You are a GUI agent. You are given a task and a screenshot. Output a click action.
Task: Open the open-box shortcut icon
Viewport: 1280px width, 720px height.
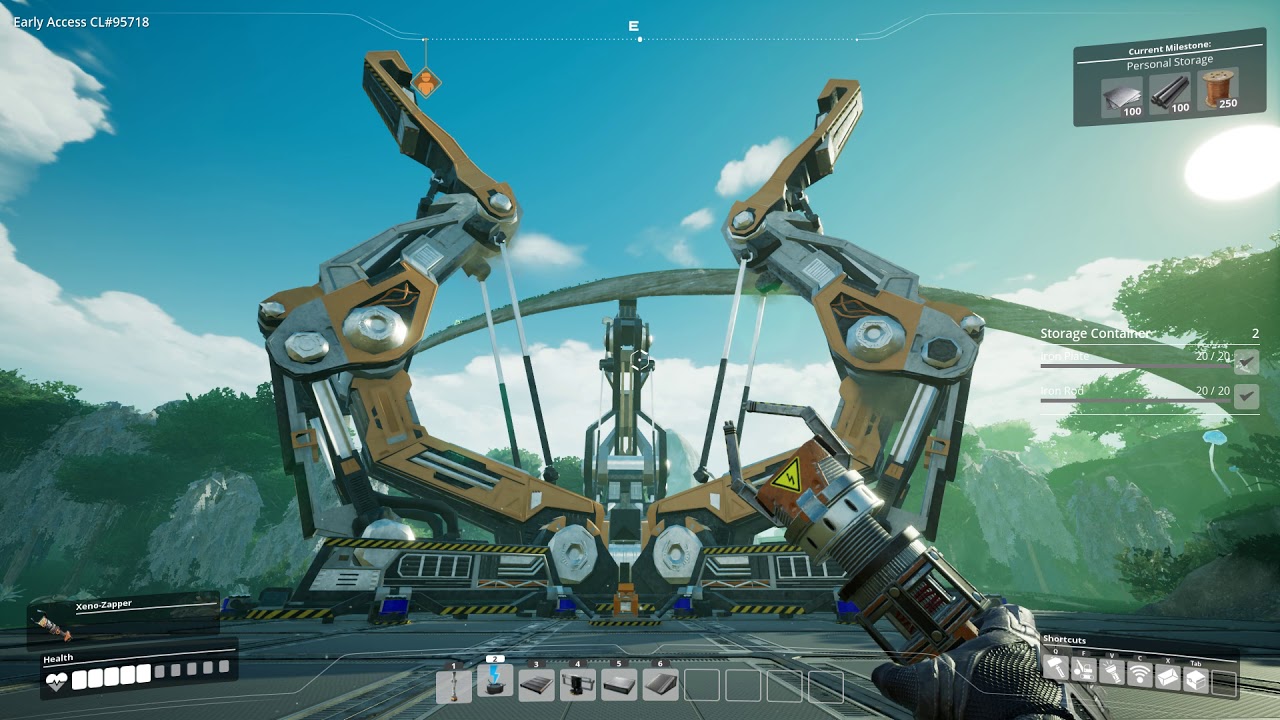tap(1167, 676)
